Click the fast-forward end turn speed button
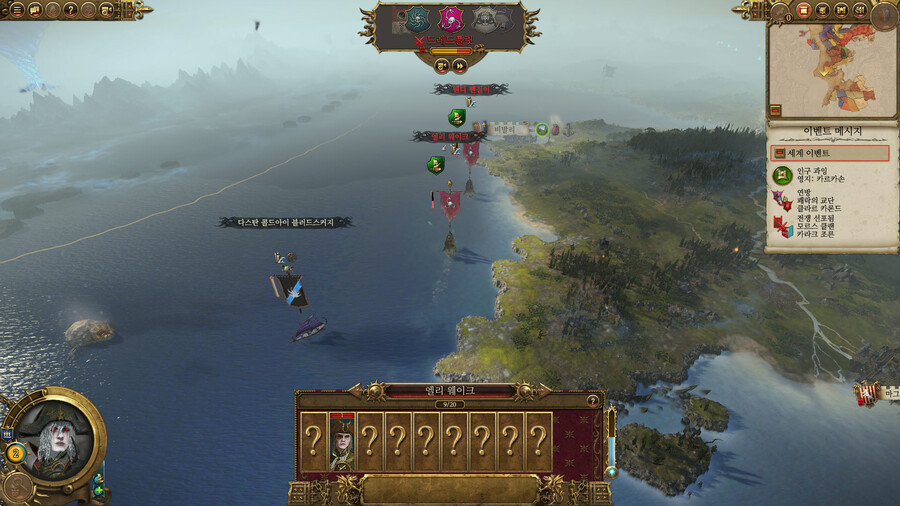 459,65
